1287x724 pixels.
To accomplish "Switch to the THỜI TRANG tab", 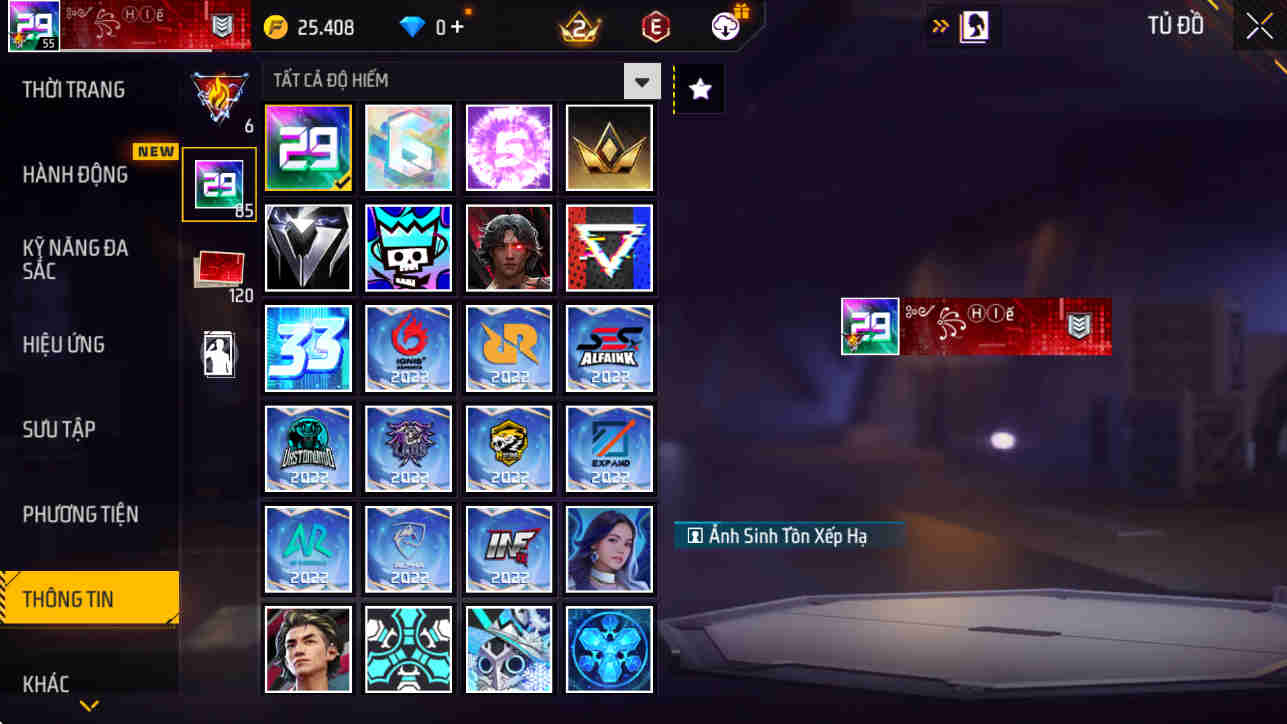I will tap(72, 90).
